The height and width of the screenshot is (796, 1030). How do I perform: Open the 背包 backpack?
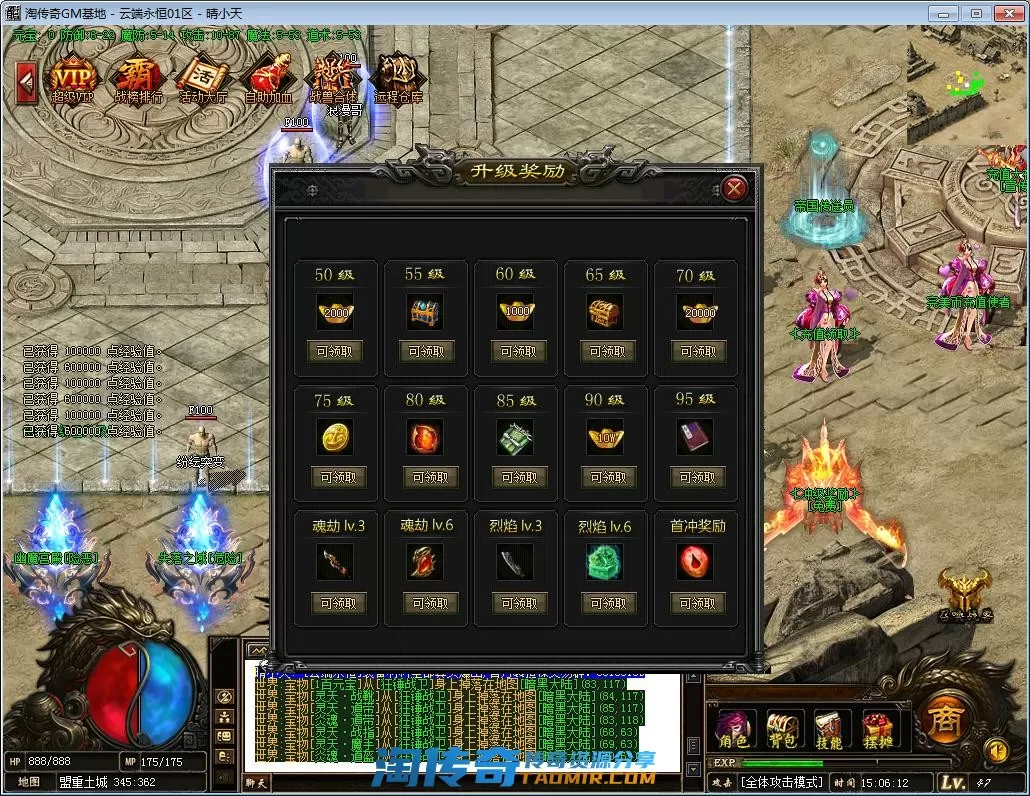780,729
